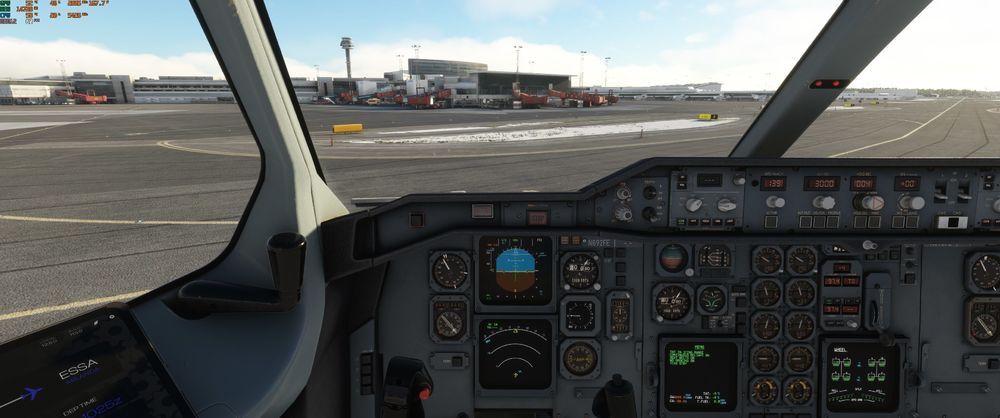1000x418 pixels.
Task: Click the green-text engine memo display
Action: tap(699, 376)
